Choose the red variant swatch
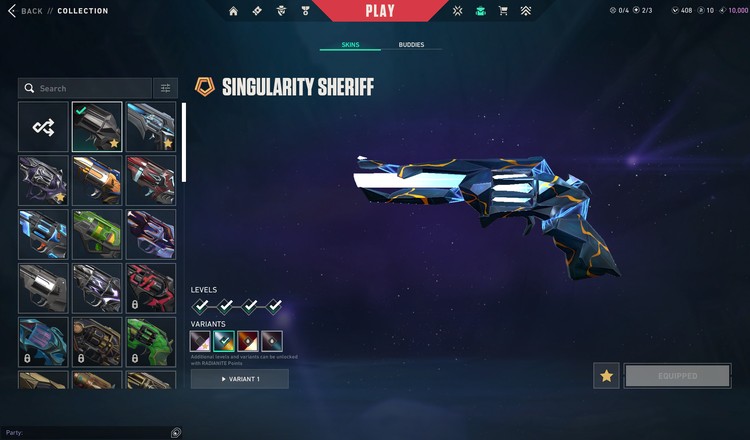Viewport: 750px width, 440px height. [248, 341]
